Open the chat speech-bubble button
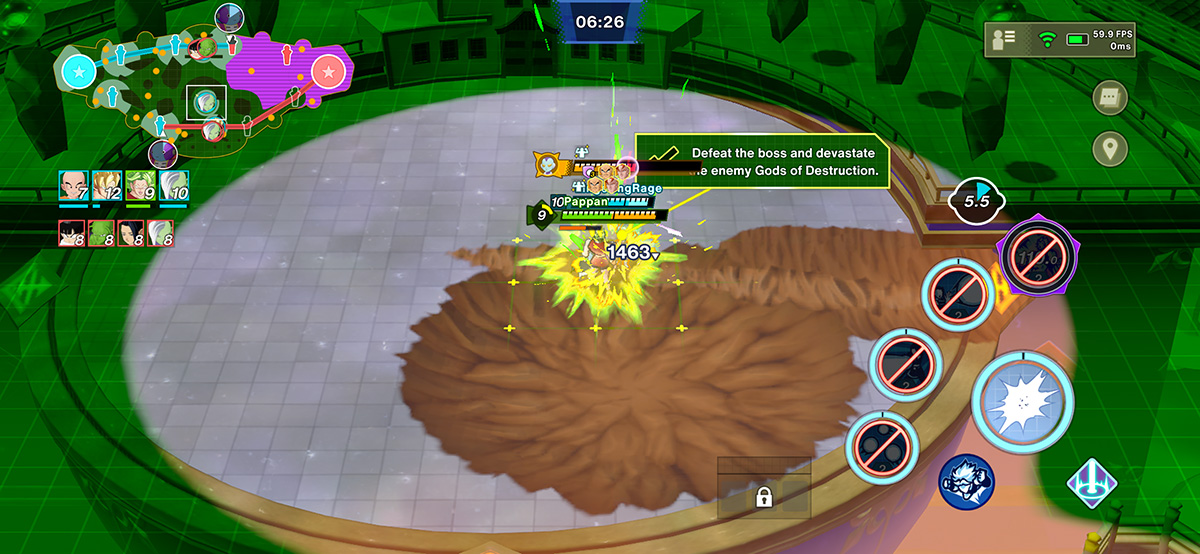Image resolution: width=1200 pixels, height=554 pixels. point(1110,98)
